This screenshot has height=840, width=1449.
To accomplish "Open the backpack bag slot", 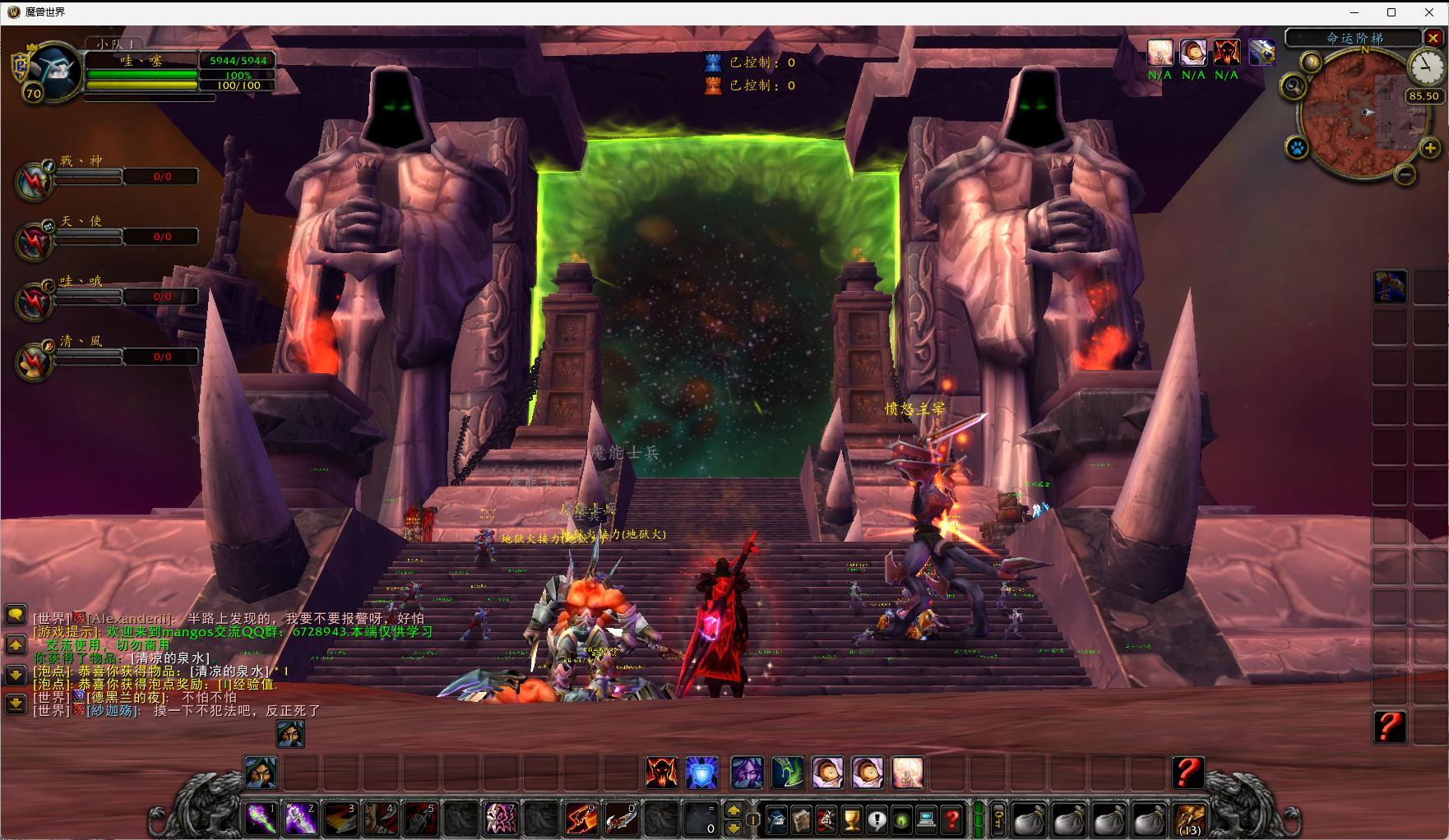I will (x=1190, y=819).
